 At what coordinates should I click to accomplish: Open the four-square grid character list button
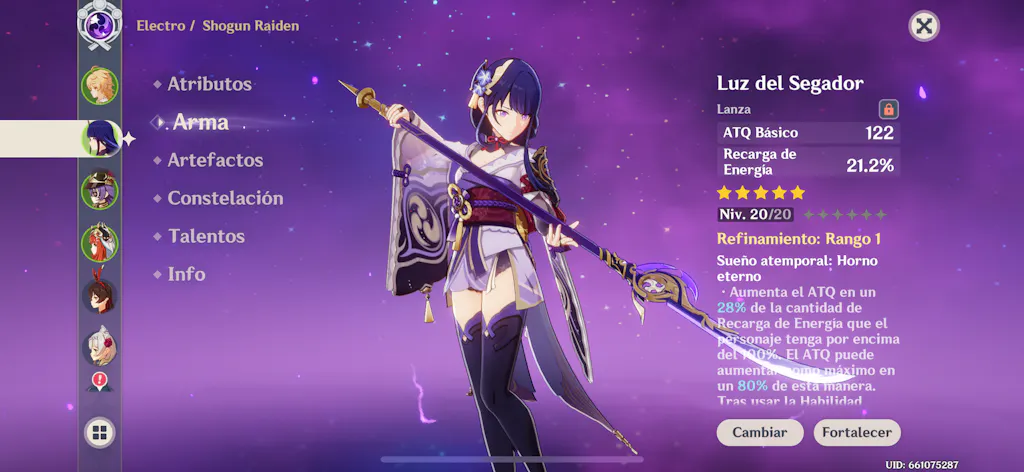100,432
